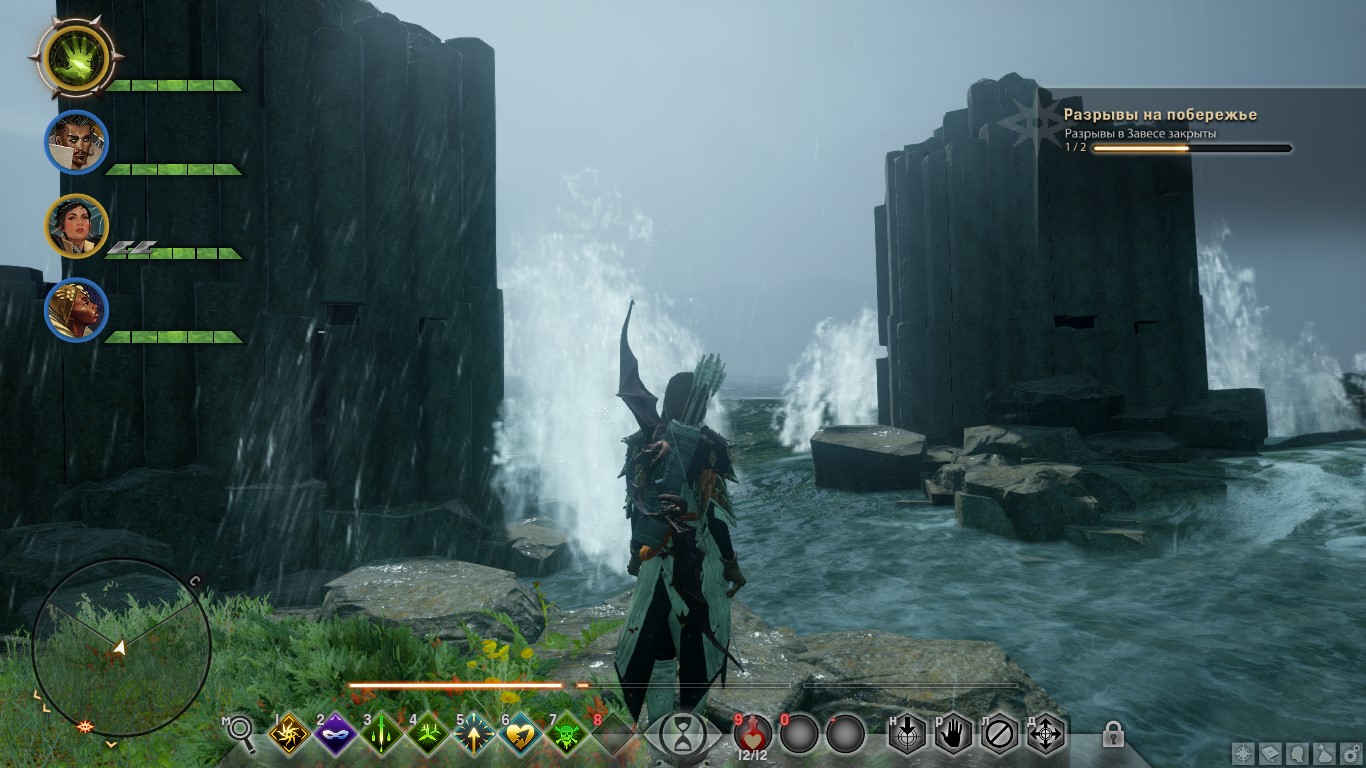1366x768 pixels.
Task: Activate the green caltrops ability
Action: tap(427, 735)
